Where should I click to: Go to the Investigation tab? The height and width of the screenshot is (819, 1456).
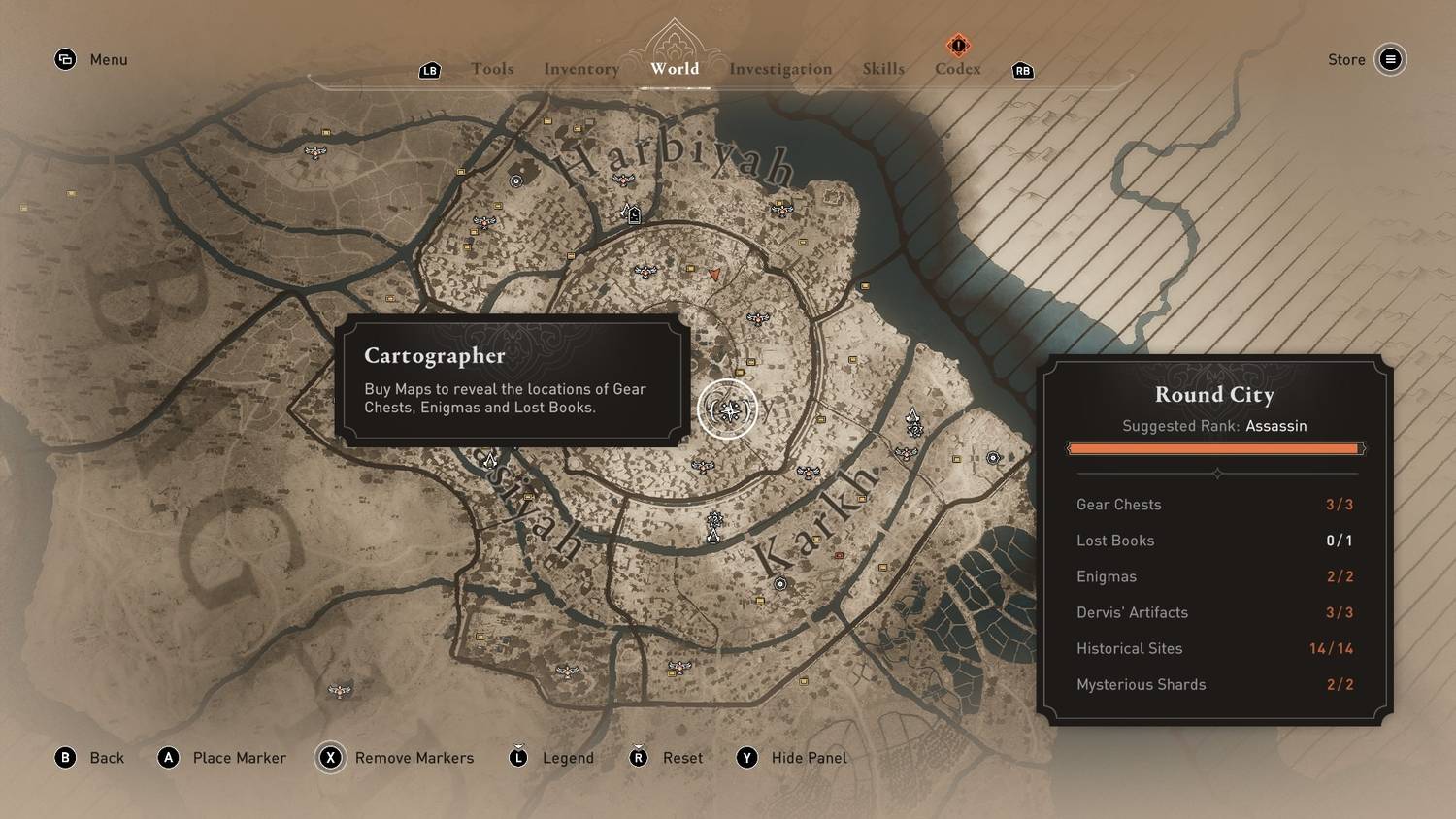pos(780,69)
